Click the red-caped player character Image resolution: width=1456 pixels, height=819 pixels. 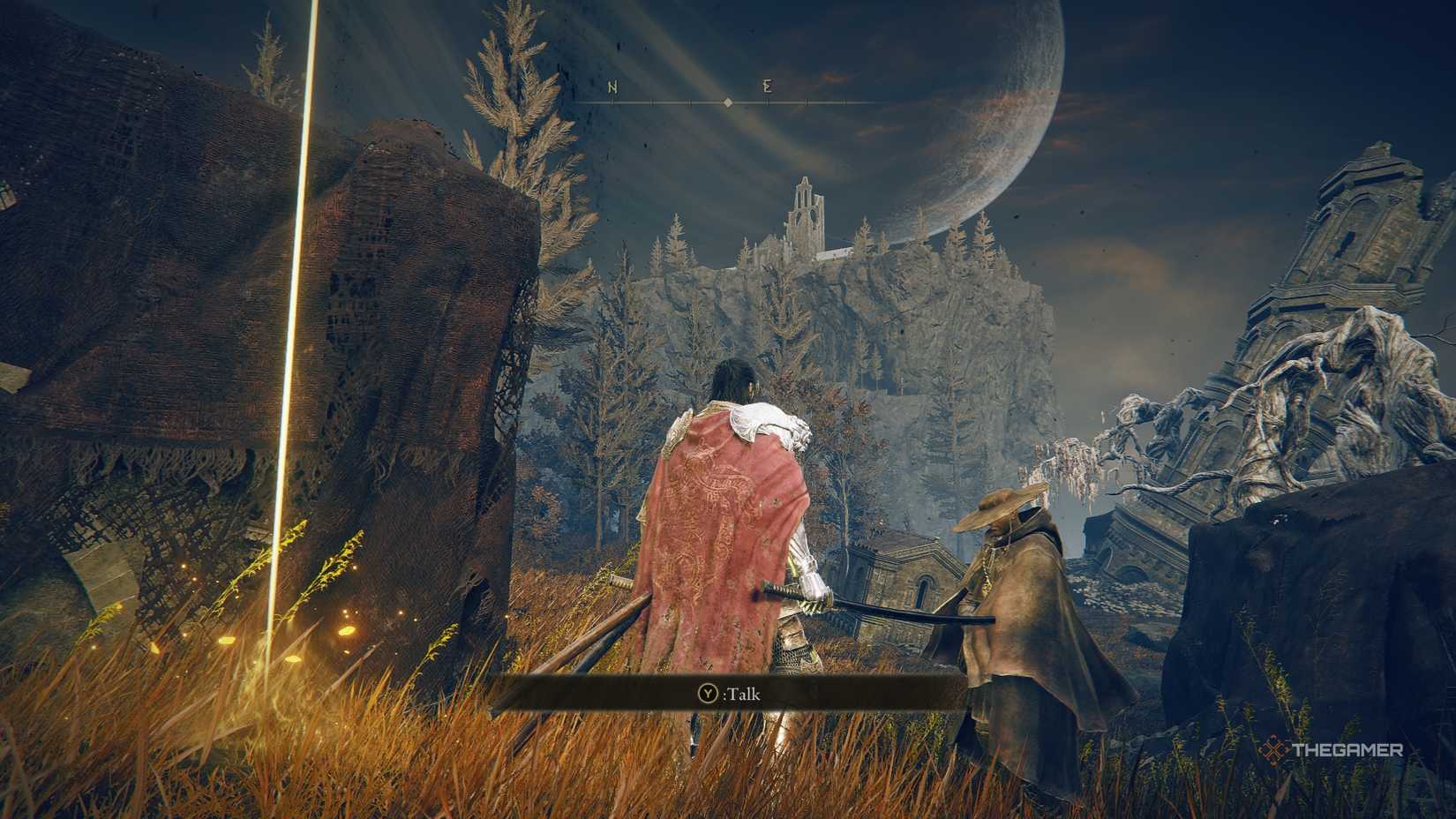(724, 521)
